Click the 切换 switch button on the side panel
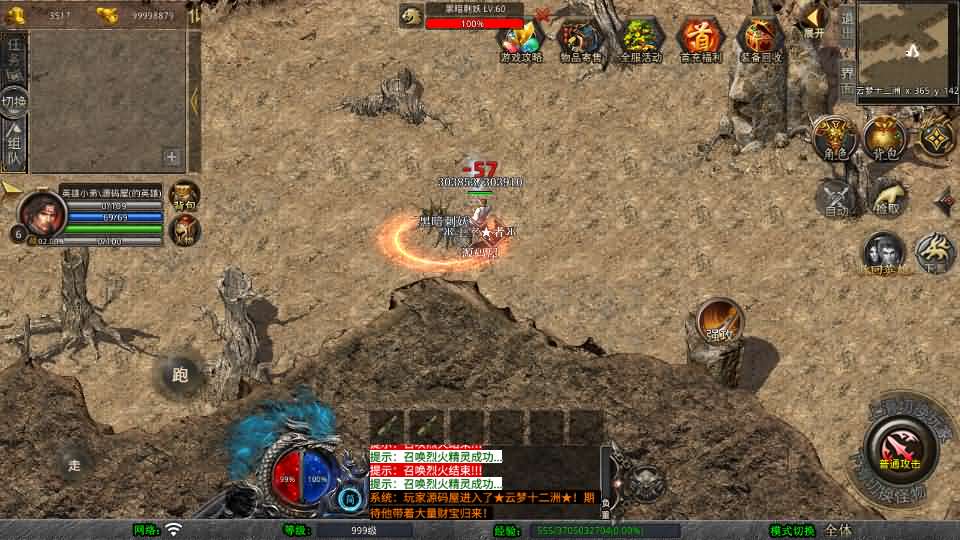Viewport: 960px width, 540px height. click(14, 100)
